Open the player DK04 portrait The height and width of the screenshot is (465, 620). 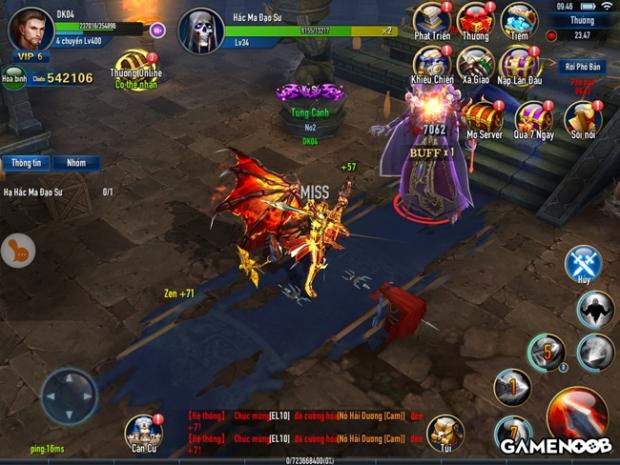30,28
